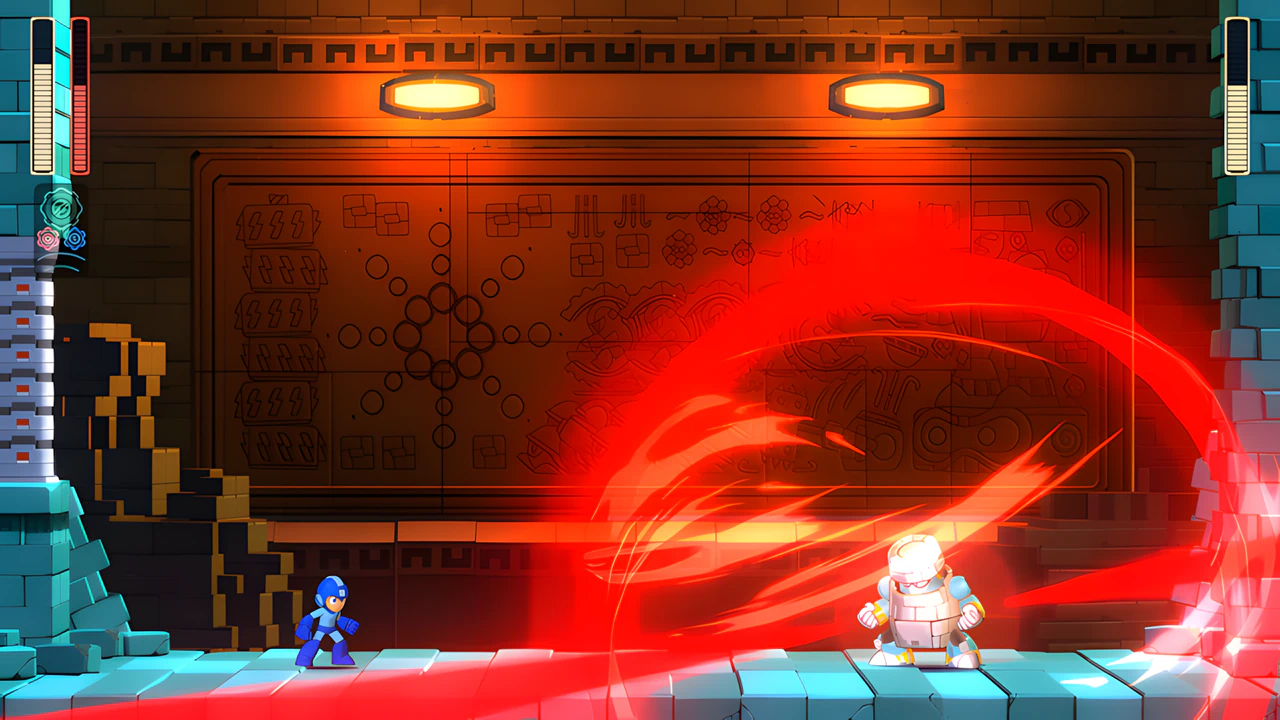Open the weapon meter beside the health bar
This screenshot has width=1280, height=720.
click(x=80, y=90)
